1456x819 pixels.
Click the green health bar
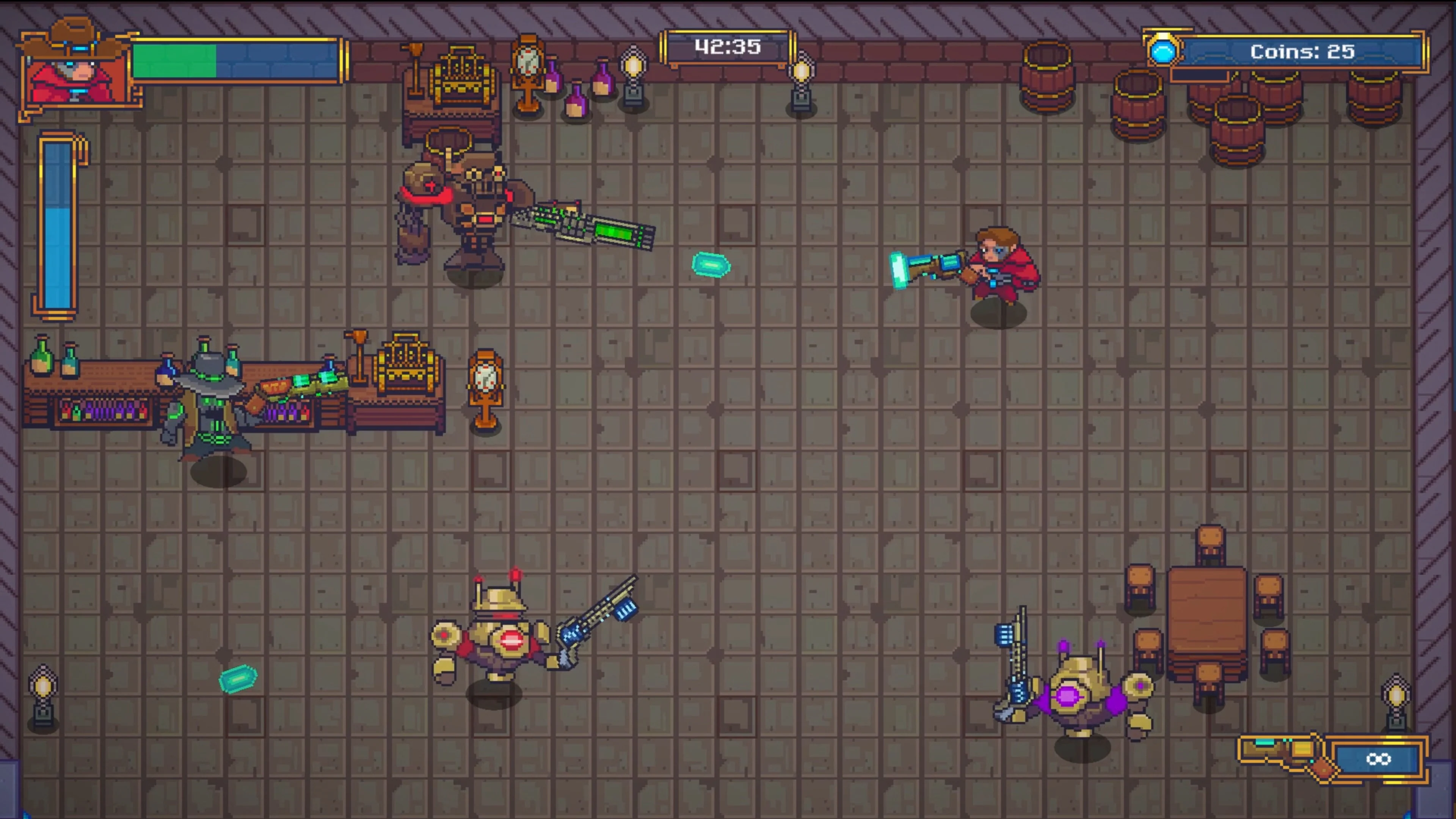(x=175, y=62)
